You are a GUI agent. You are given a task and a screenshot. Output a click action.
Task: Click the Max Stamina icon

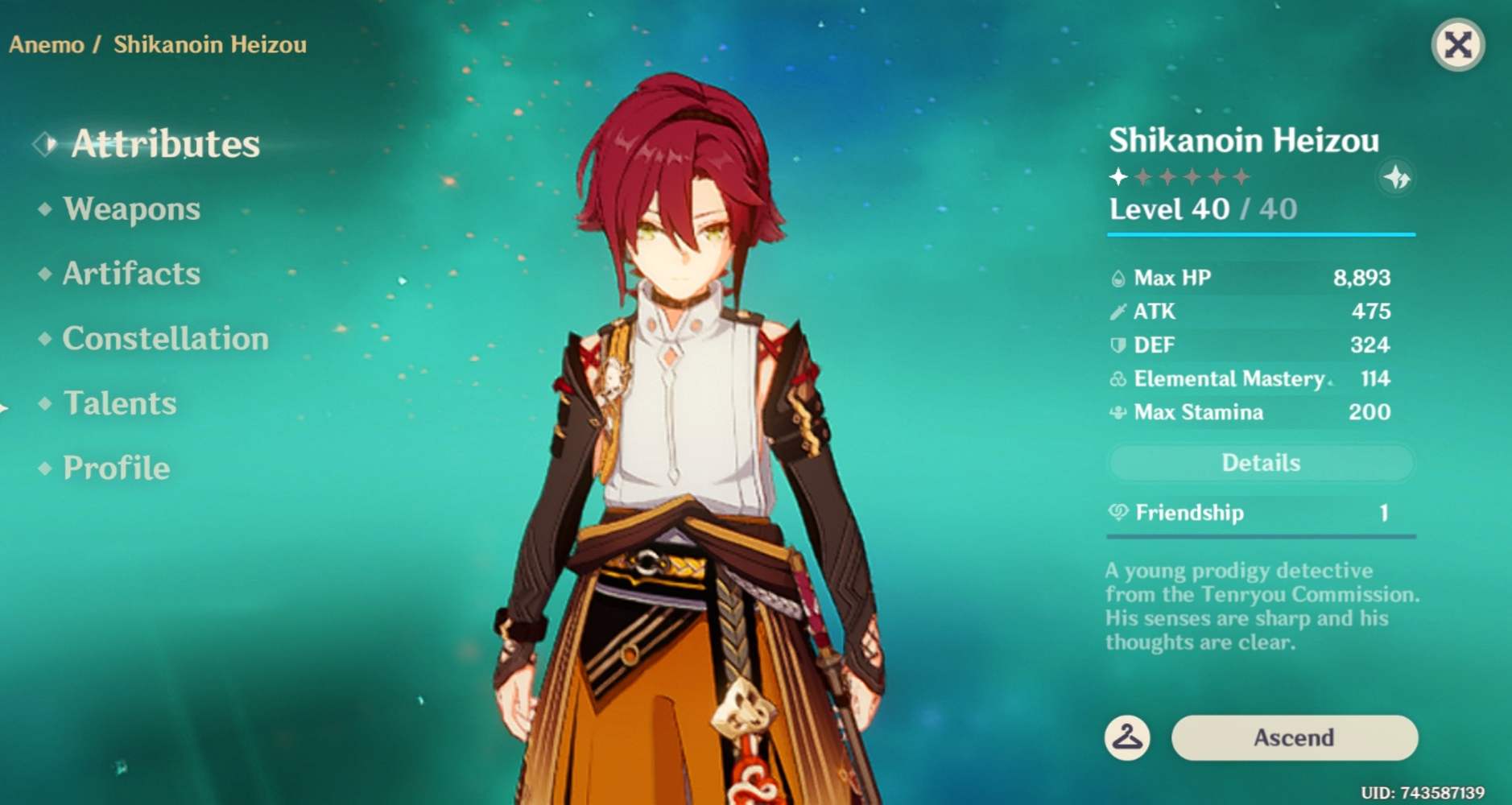tap(1118, 412)
